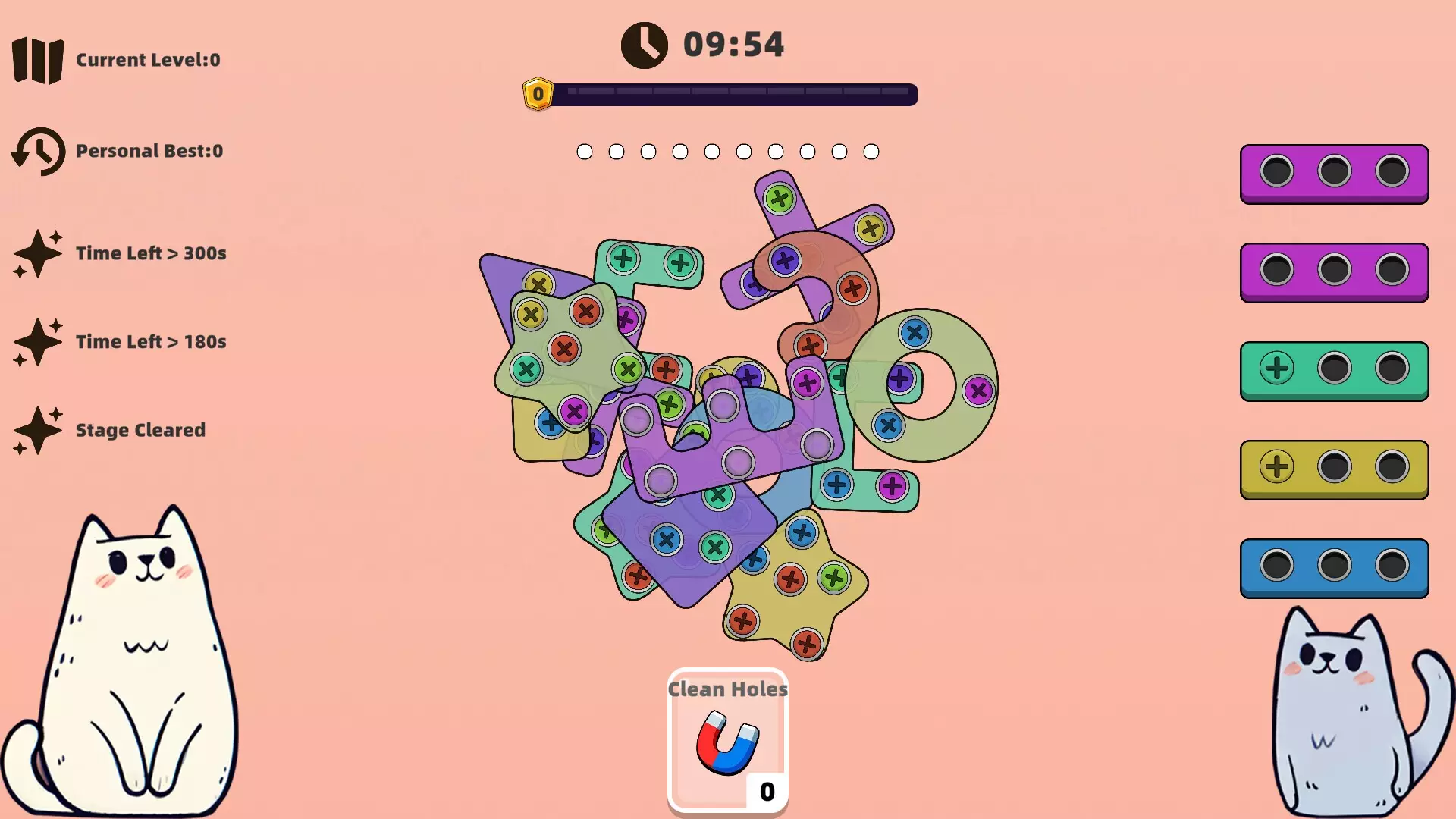Click the sparkle icon beside Time Left > 300s

click(39, 253)
